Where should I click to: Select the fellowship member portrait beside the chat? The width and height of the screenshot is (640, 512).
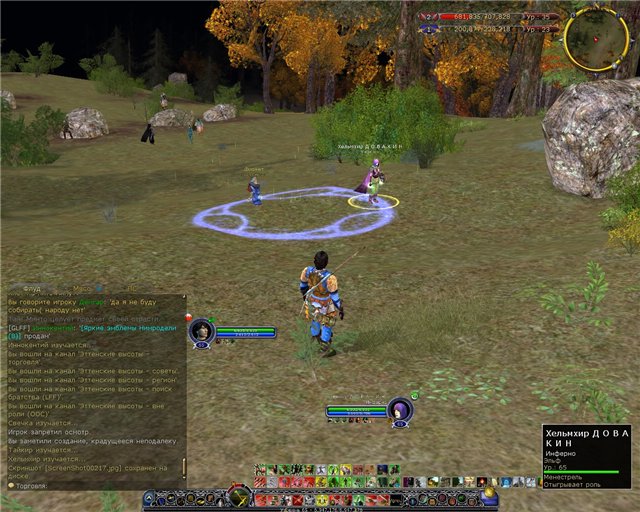[202, 330]
